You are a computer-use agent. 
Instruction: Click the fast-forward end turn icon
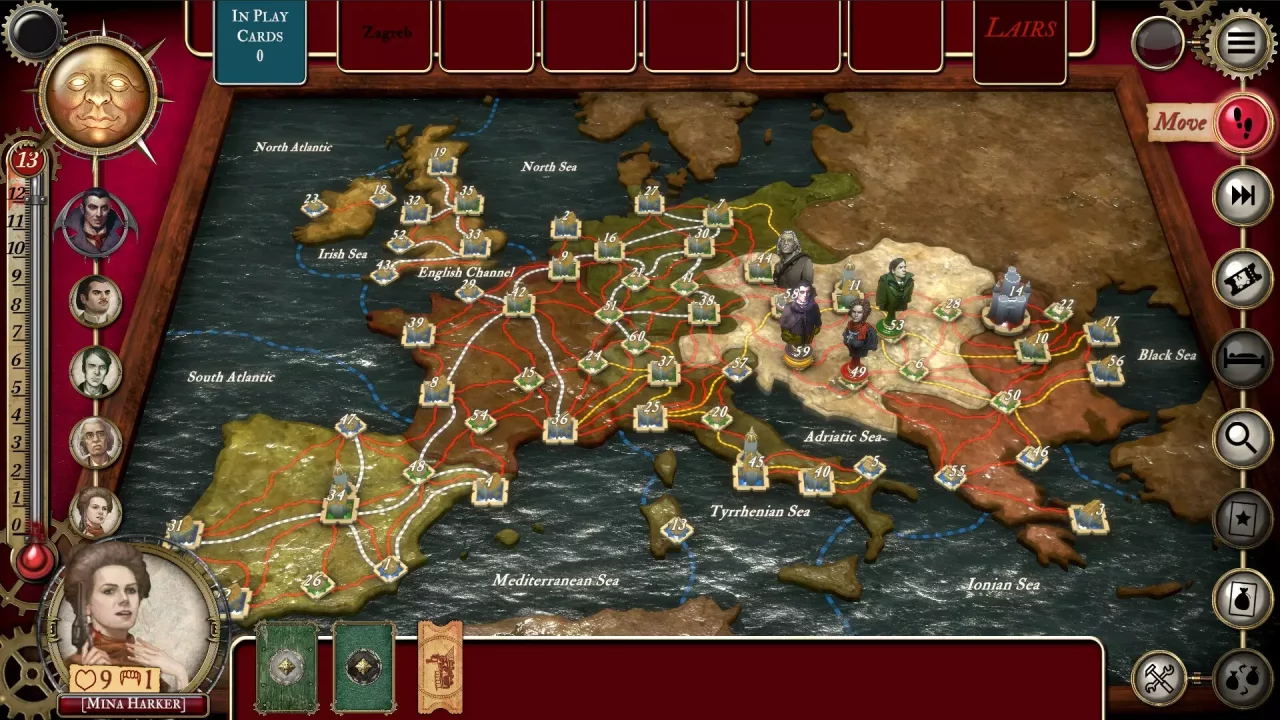1243,196
